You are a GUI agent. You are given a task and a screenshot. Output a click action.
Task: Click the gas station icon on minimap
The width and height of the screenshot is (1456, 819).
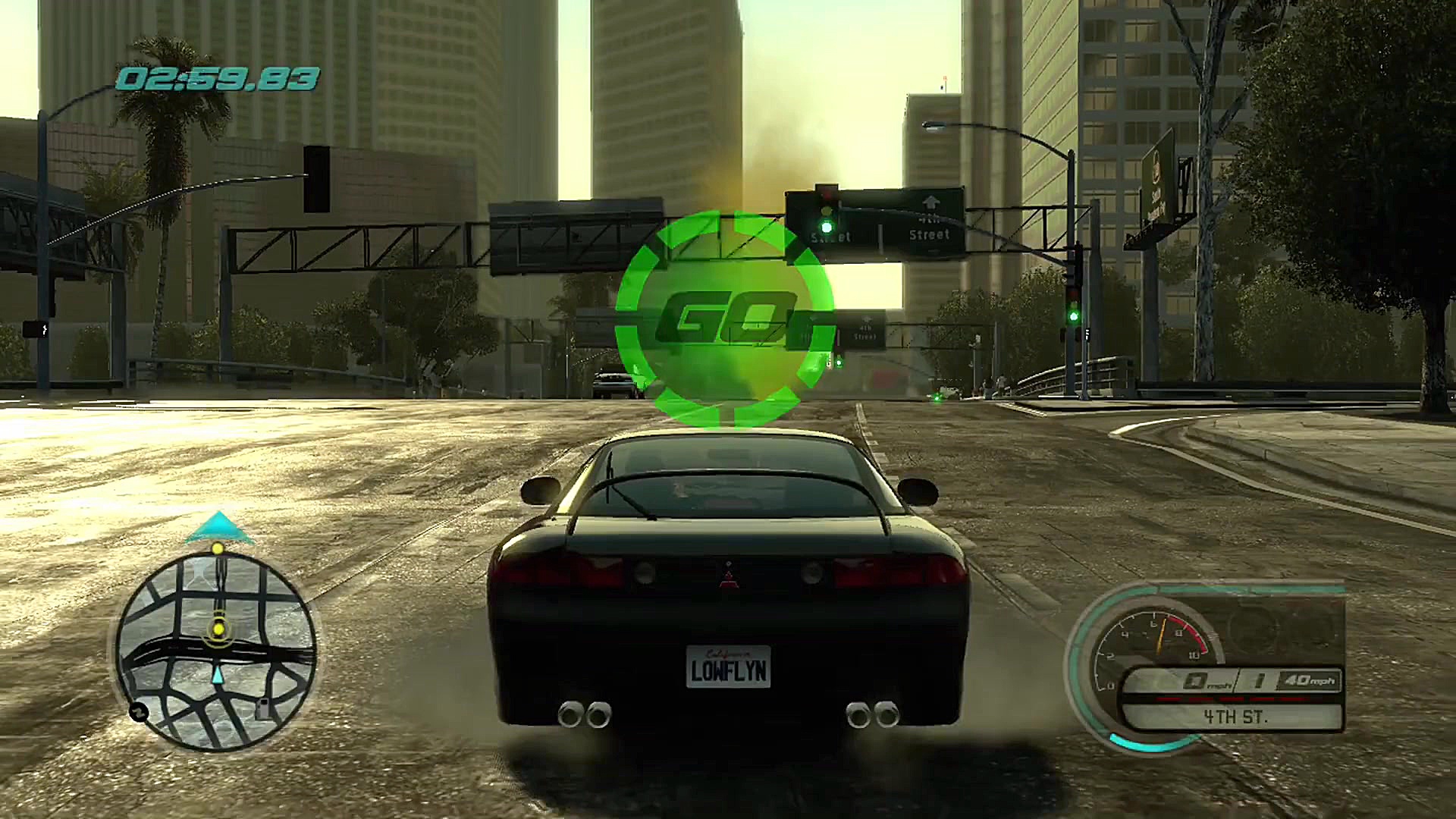tap(262, 708)
